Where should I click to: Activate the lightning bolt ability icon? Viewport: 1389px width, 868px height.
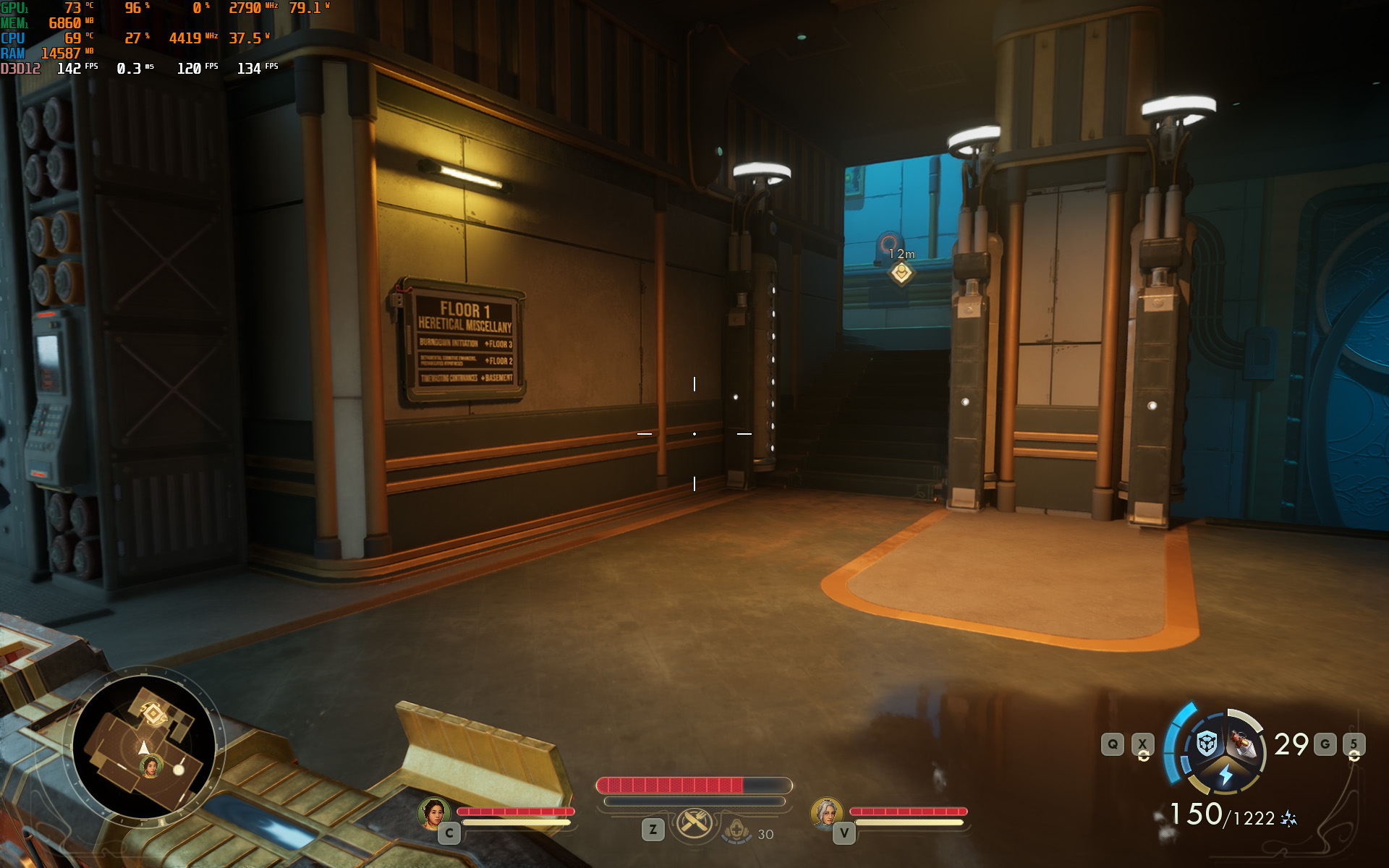[1226, 776]
